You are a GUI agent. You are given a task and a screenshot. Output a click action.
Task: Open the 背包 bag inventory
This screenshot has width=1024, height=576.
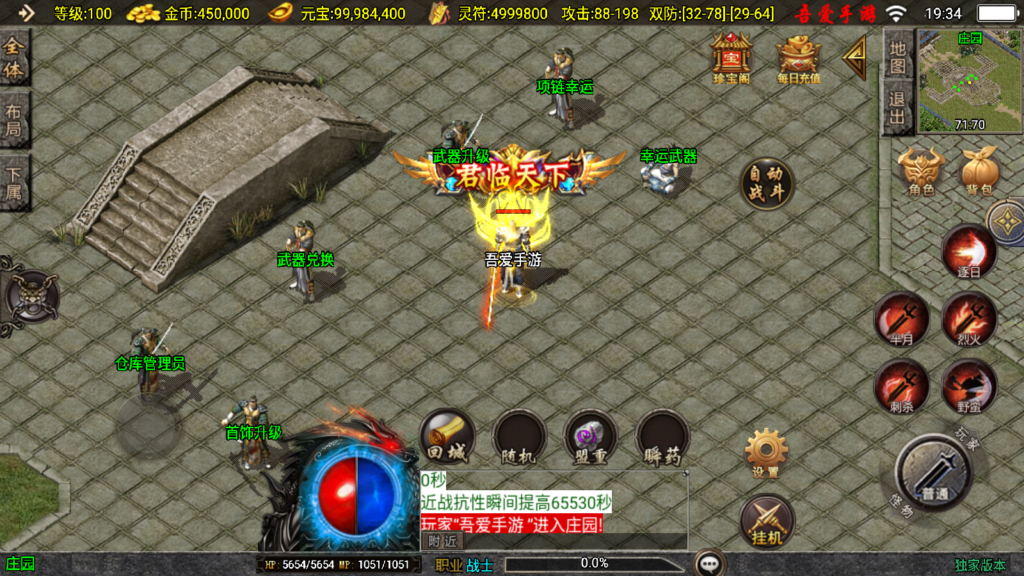pos(979,170)
